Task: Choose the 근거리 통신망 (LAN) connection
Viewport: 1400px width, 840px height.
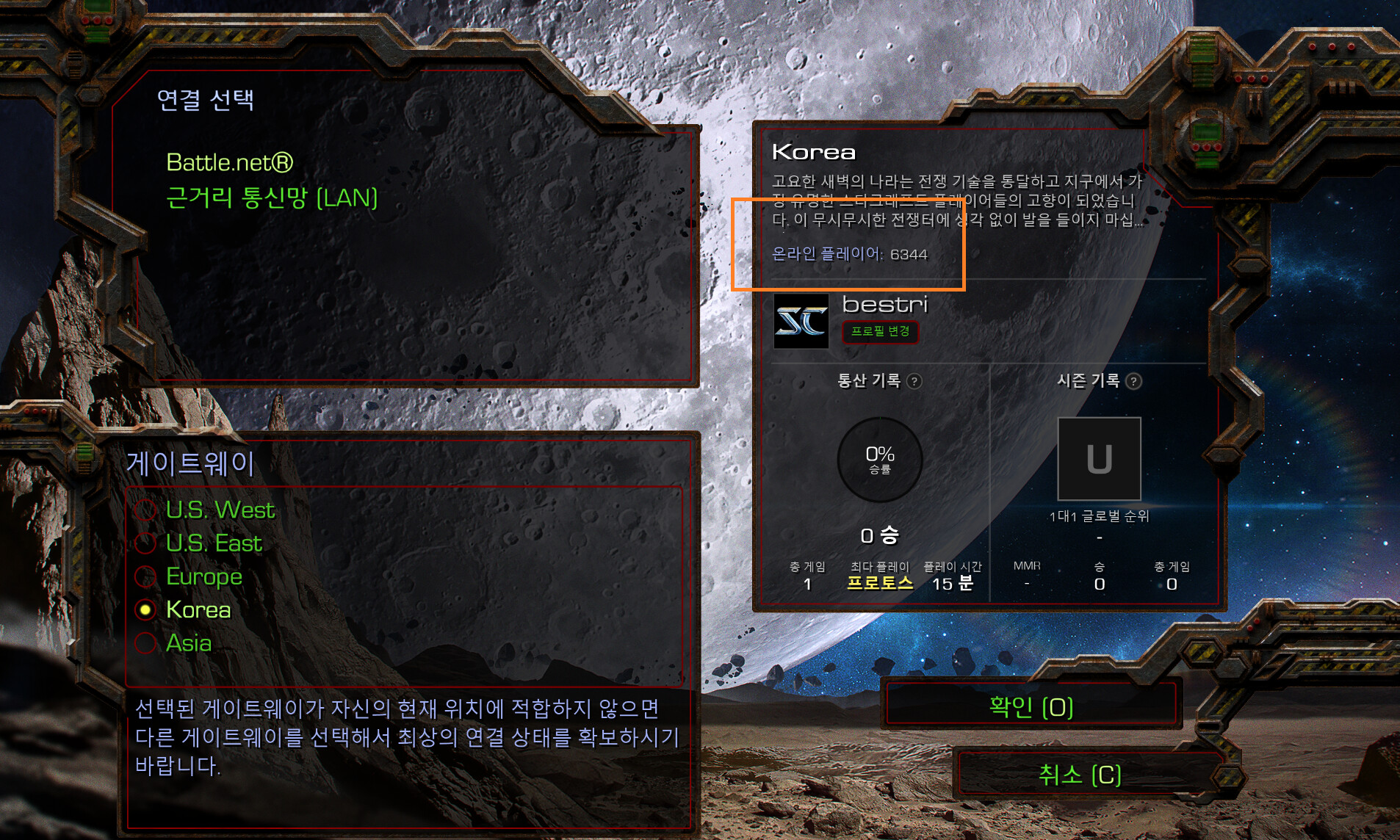Action: pos(272,198)
